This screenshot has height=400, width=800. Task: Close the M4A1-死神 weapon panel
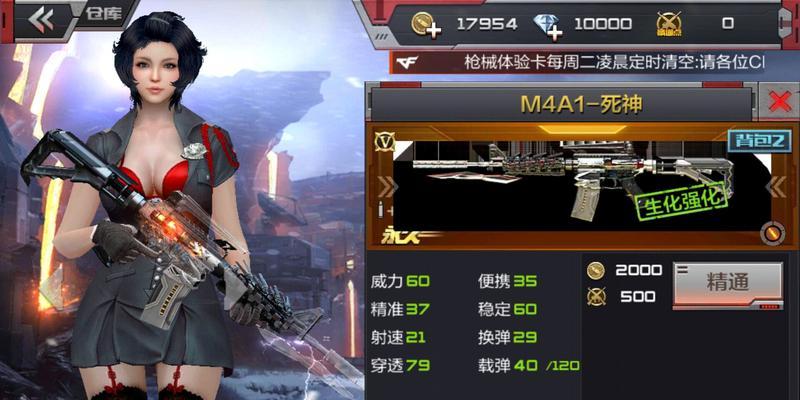point(777,101)
